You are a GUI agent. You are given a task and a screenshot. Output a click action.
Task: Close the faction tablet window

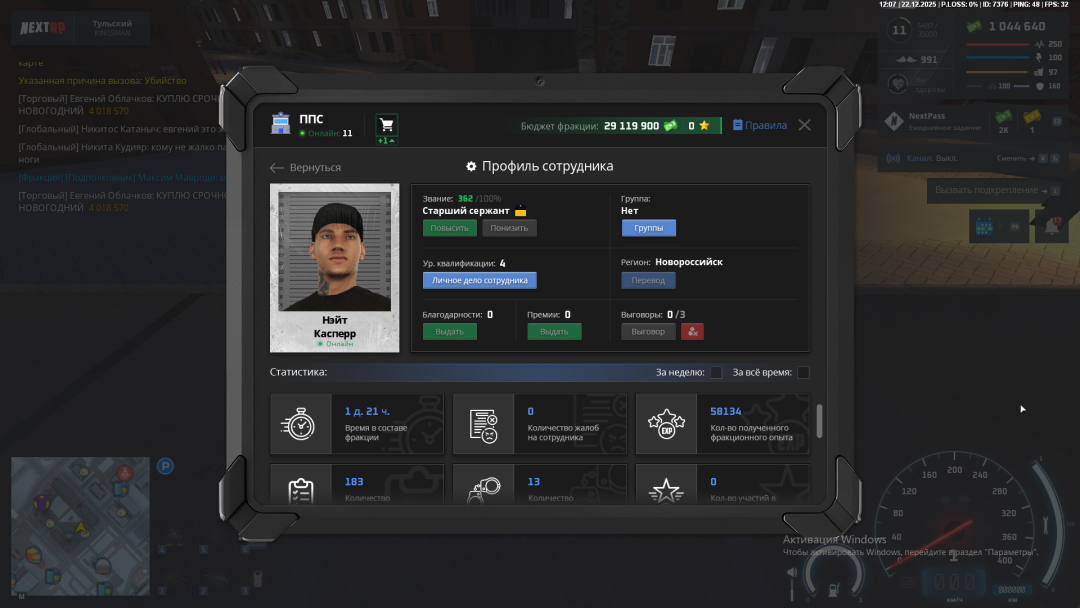pyautogui.click(x=804, y=125)
